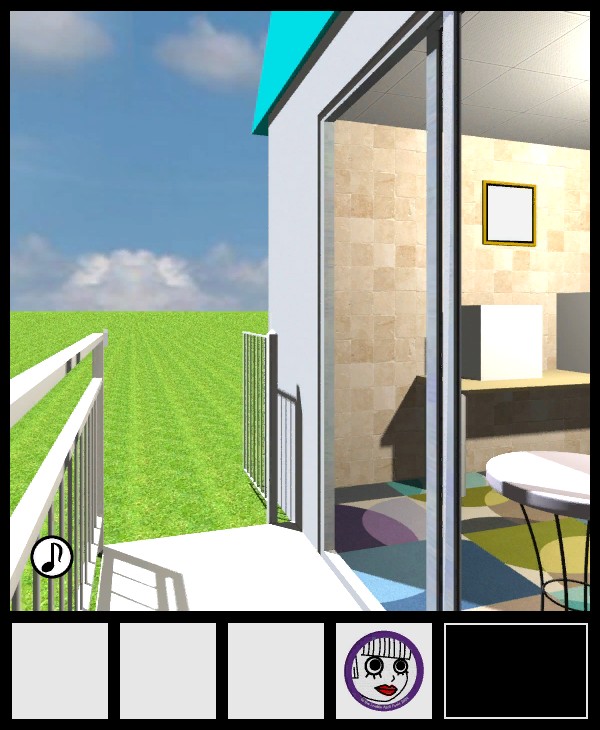The width and height of the screenshot is (600, 730).
Task: Open the black item detail panel
Action: pos(515,671)
